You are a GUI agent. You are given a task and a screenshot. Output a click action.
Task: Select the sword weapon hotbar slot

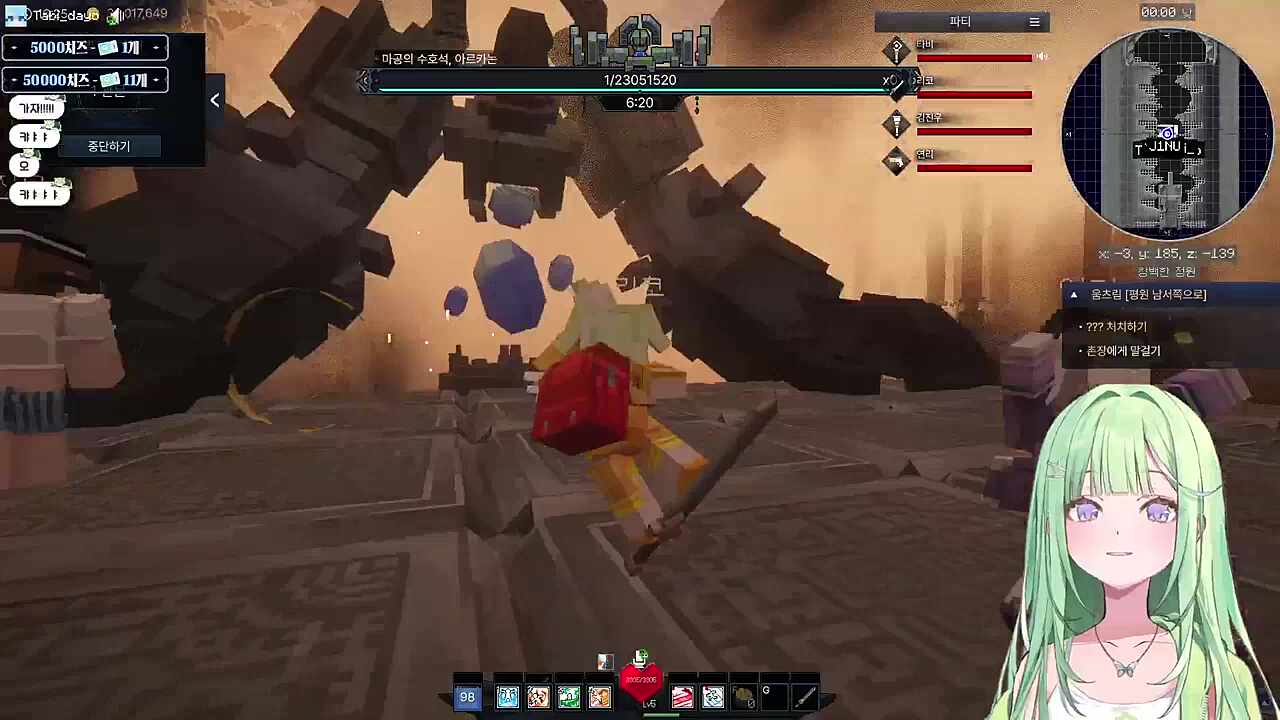coord(805,697)
